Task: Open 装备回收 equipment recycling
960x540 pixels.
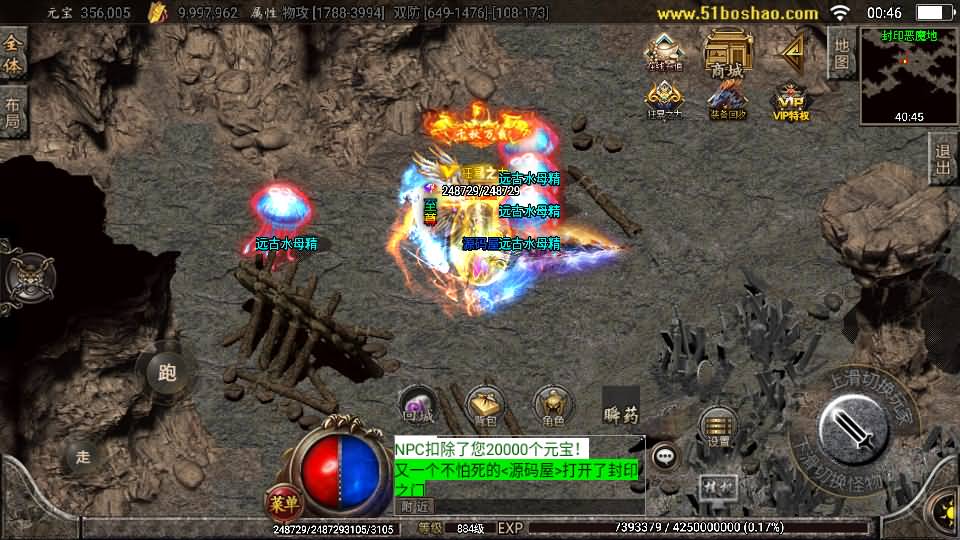Action: [x=727, y=100]
